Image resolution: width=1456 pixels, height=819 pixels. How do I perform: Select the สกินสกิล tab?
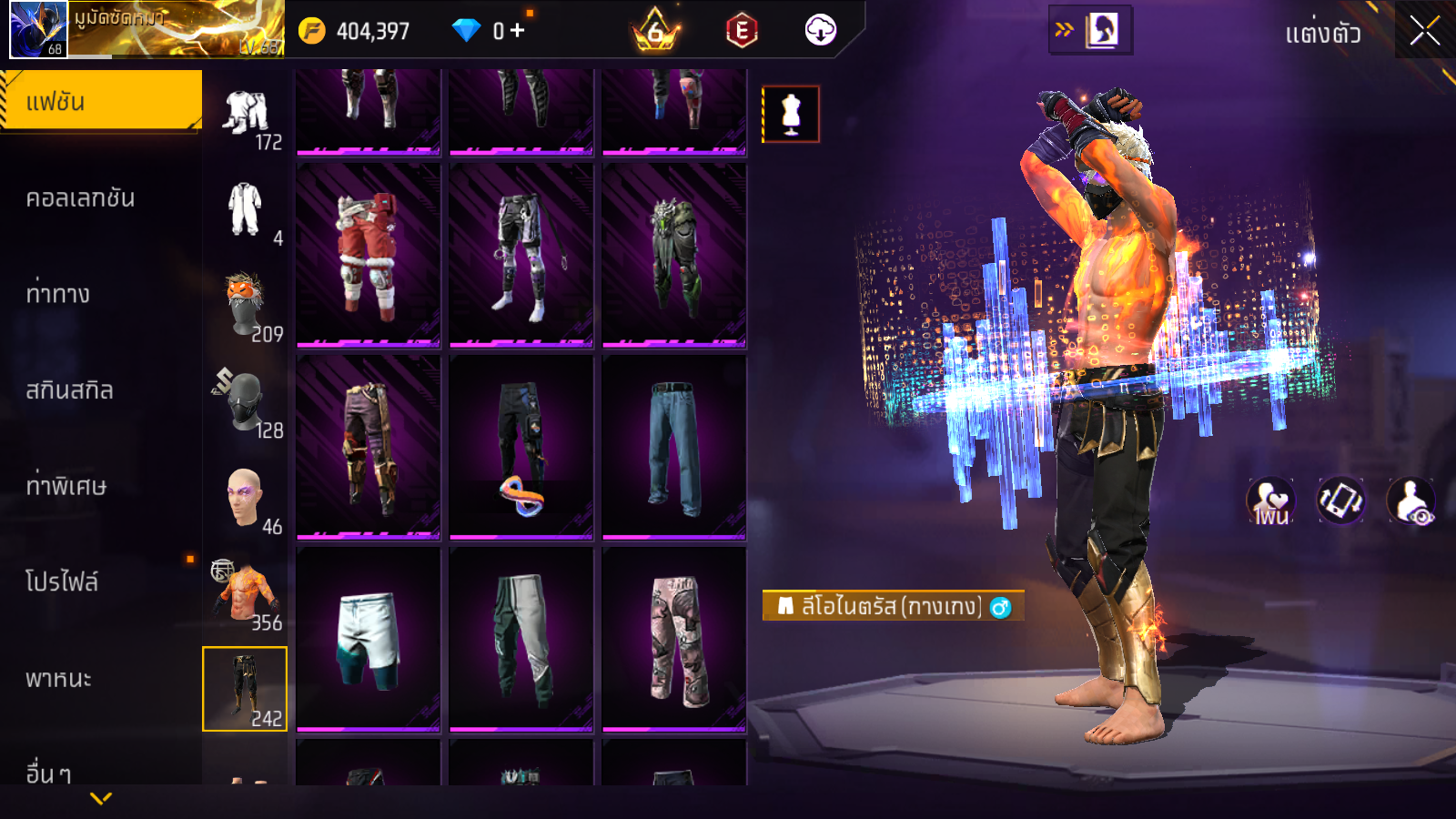[x=70, y=390]
